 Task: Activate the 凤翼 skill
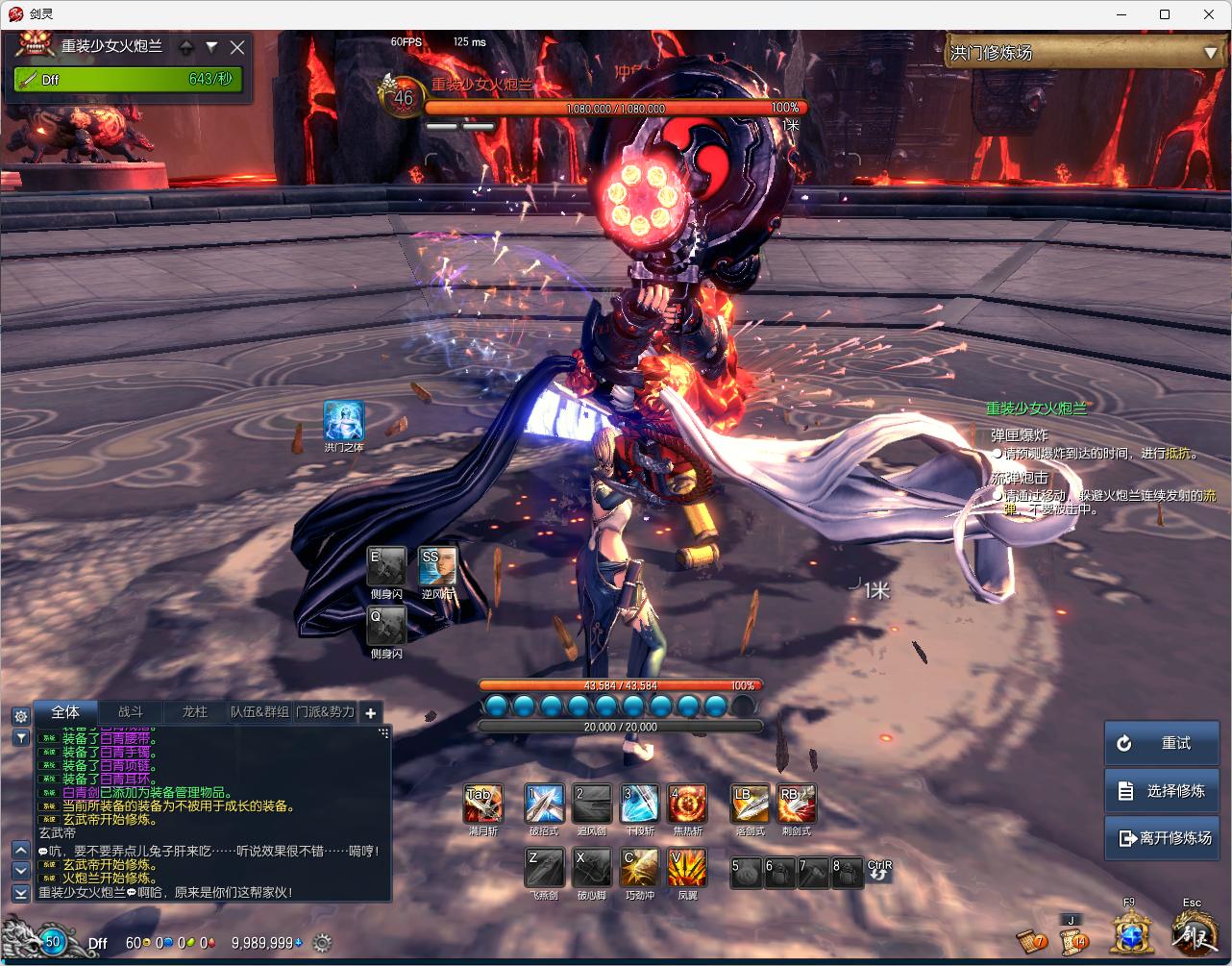tap(687, 867)
